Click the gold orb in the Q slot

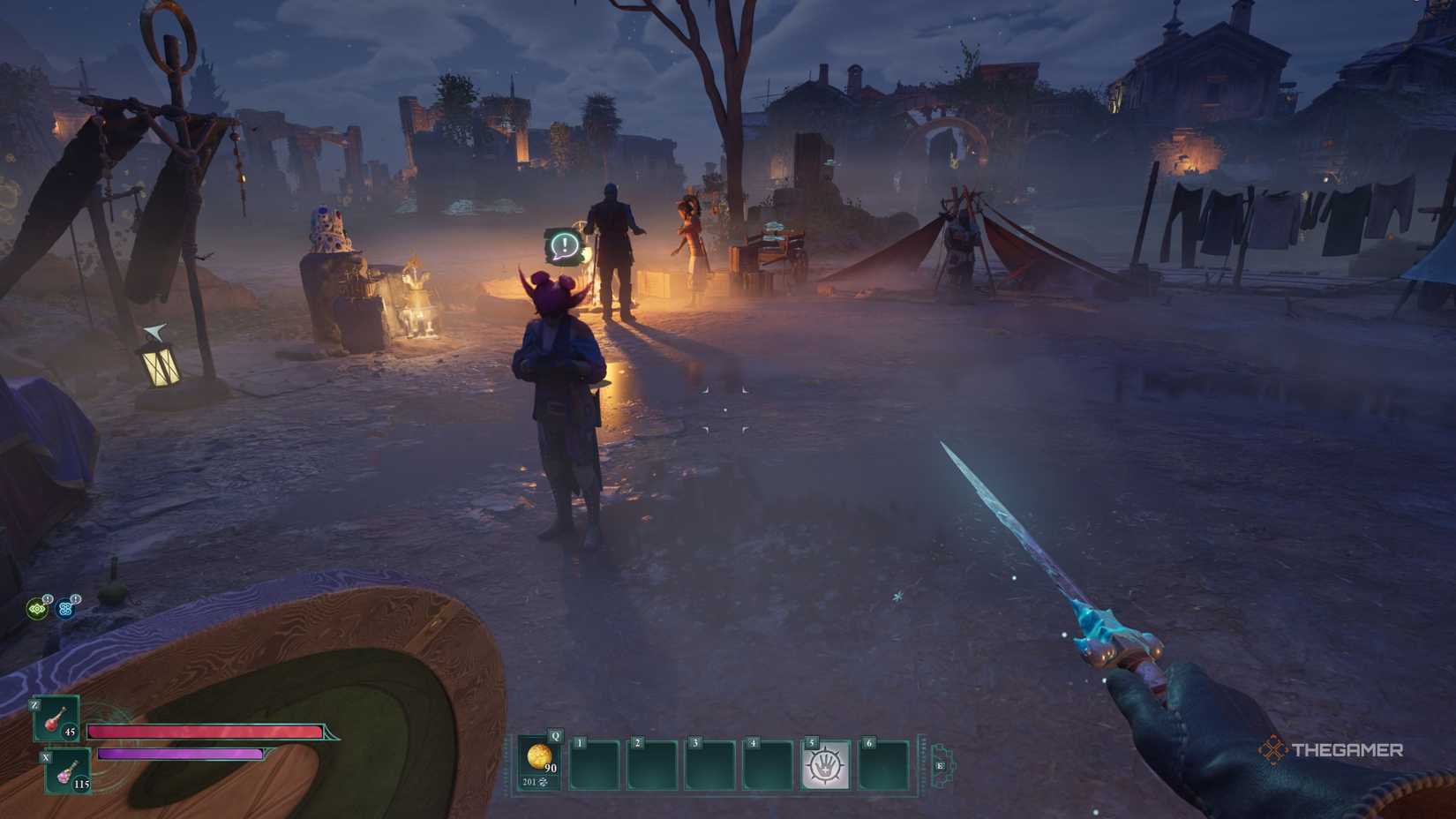538,757
